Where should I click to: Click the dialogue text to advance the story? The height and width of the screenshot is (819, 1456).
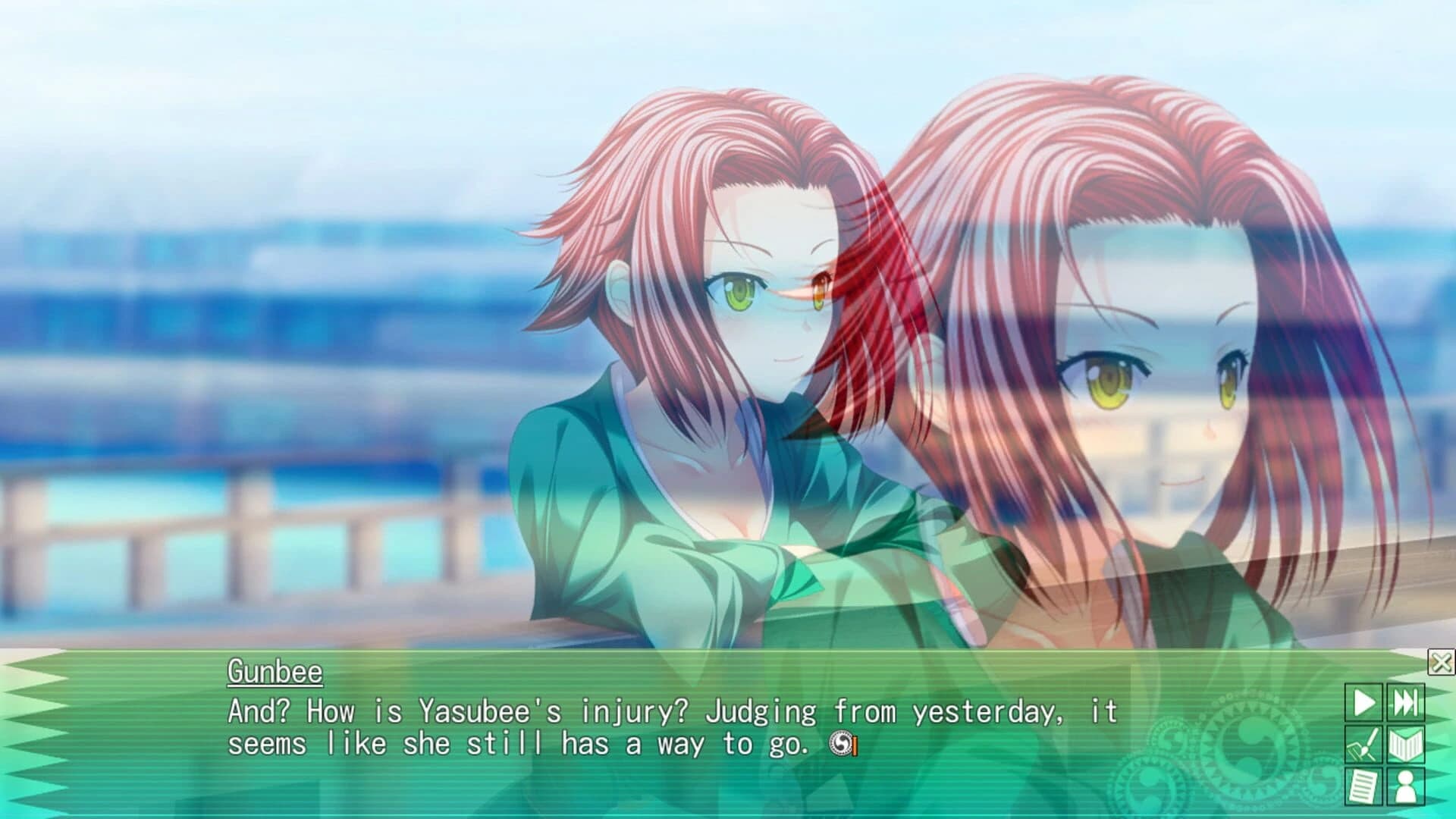(x=531, y=729)
